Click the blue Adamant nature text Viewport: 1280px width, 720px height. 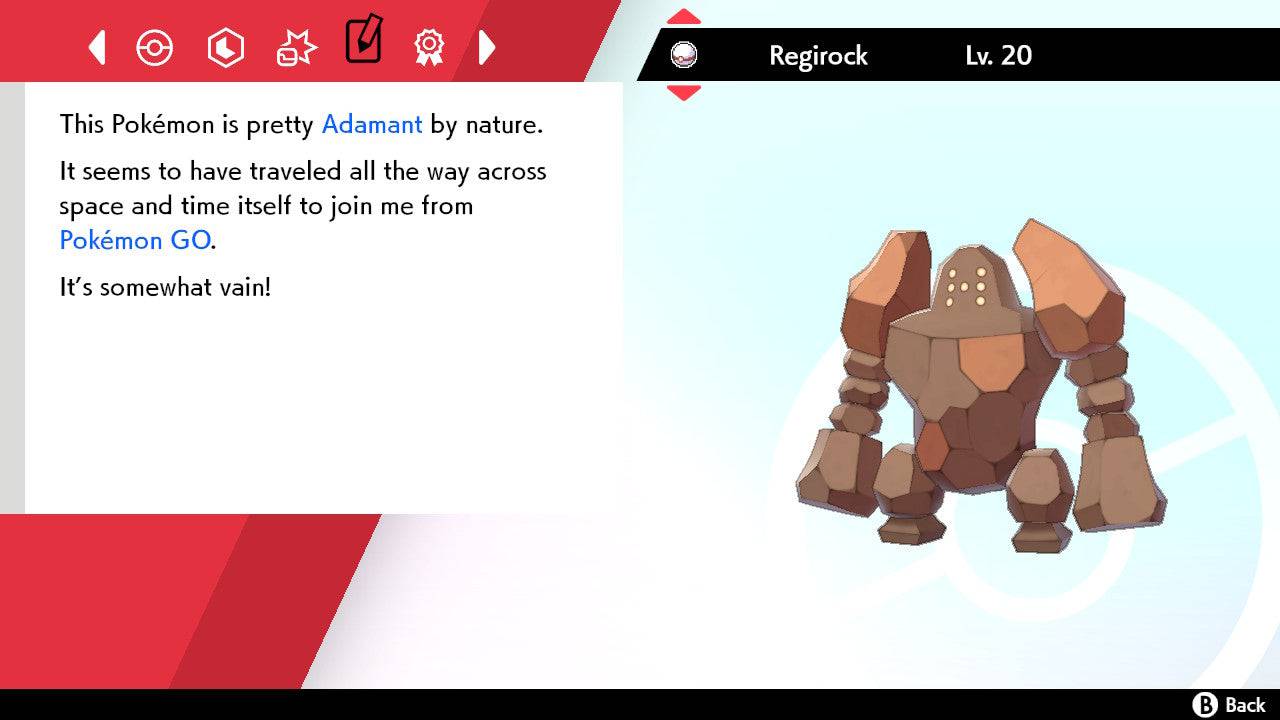pos(371,124)
